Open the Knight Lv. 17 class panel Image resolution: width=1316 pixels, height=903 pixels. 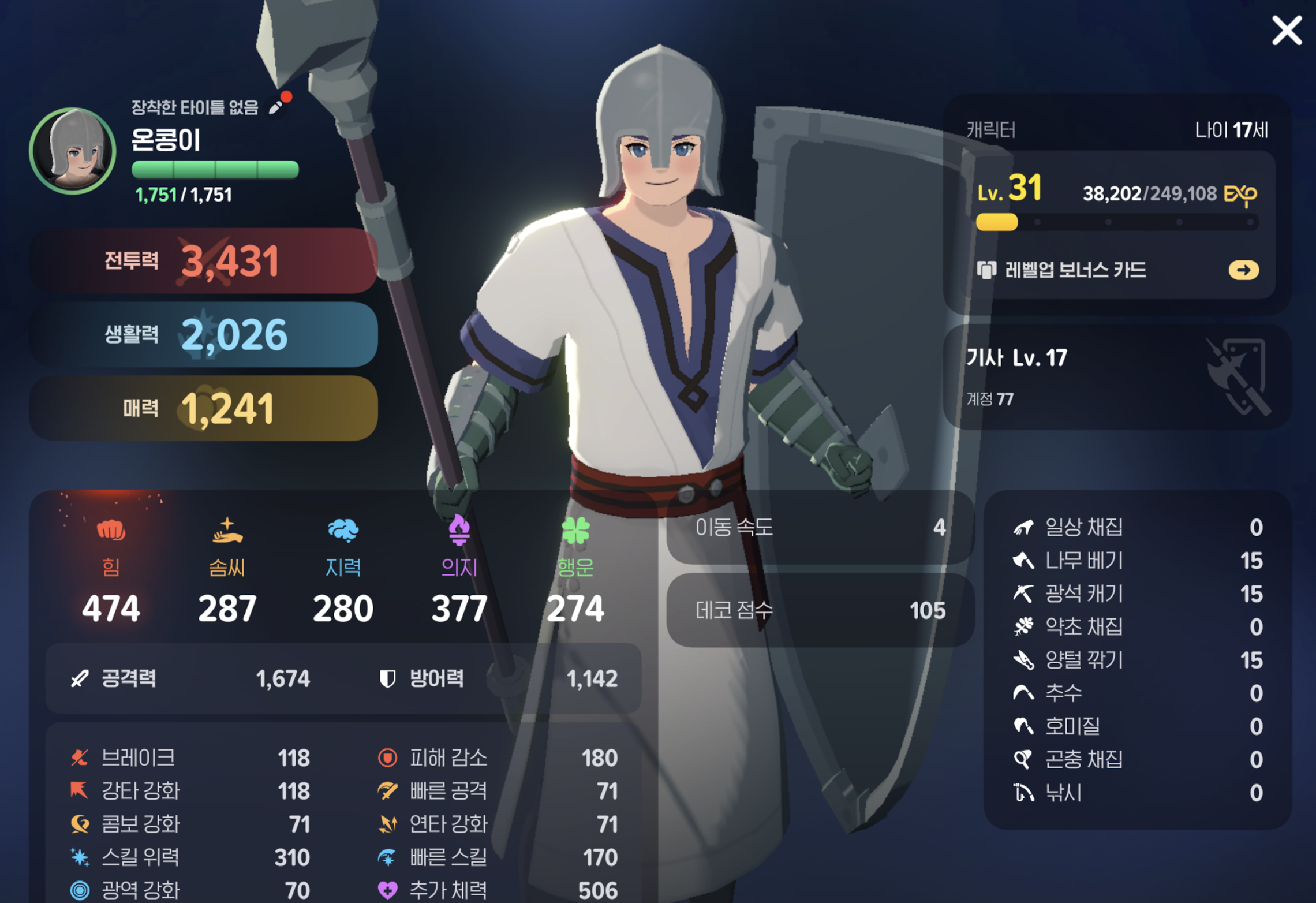pos(1116,376)
